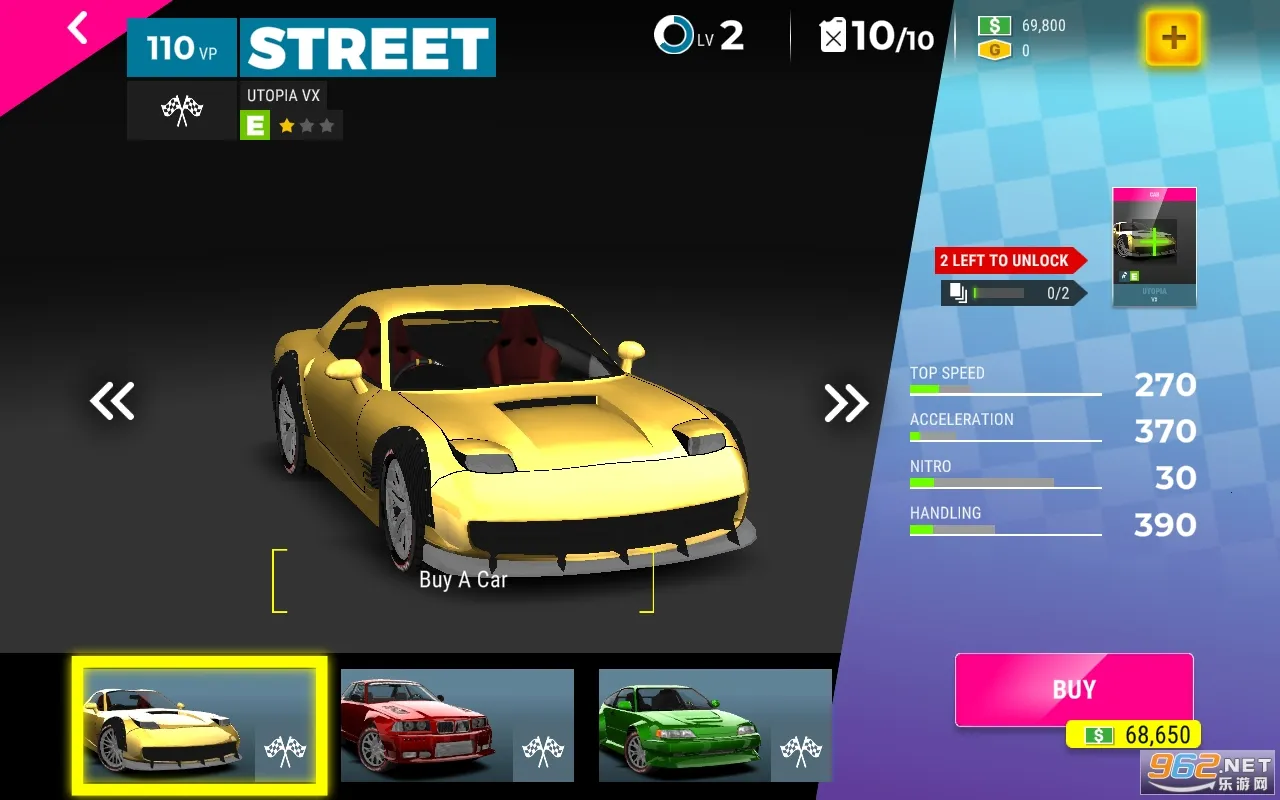Tap the first star next to the E badge
Screen dimensions: 1280x800
286,125
